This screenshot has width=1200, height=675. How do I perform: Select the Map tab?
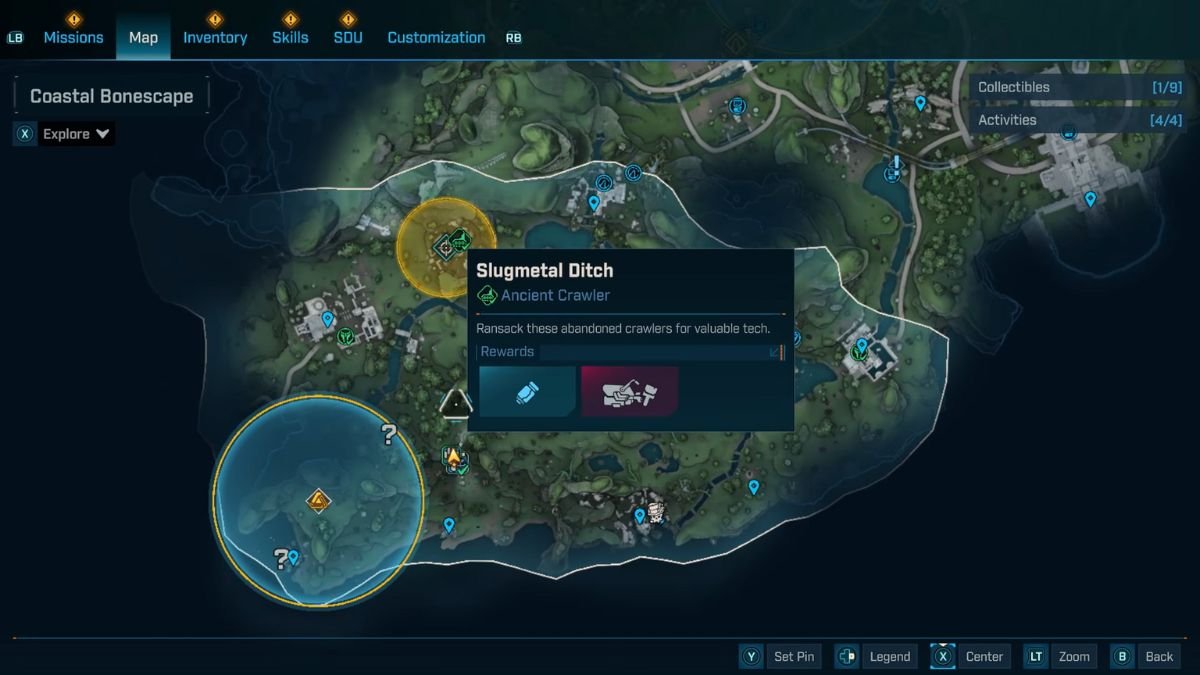tap(143, 37)
